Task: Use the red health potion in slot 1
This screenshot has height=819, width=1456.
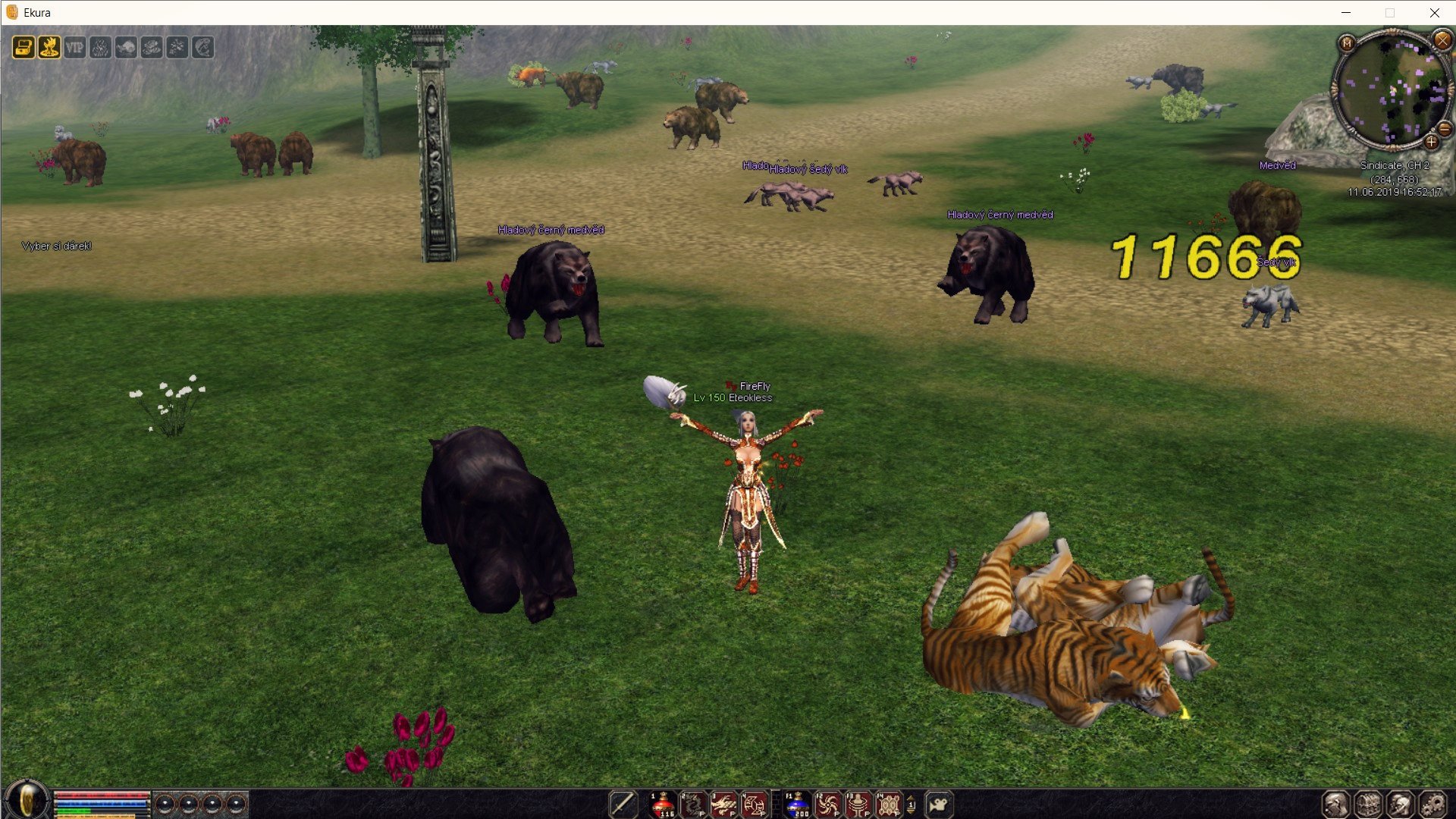Action: click(662, 804)
